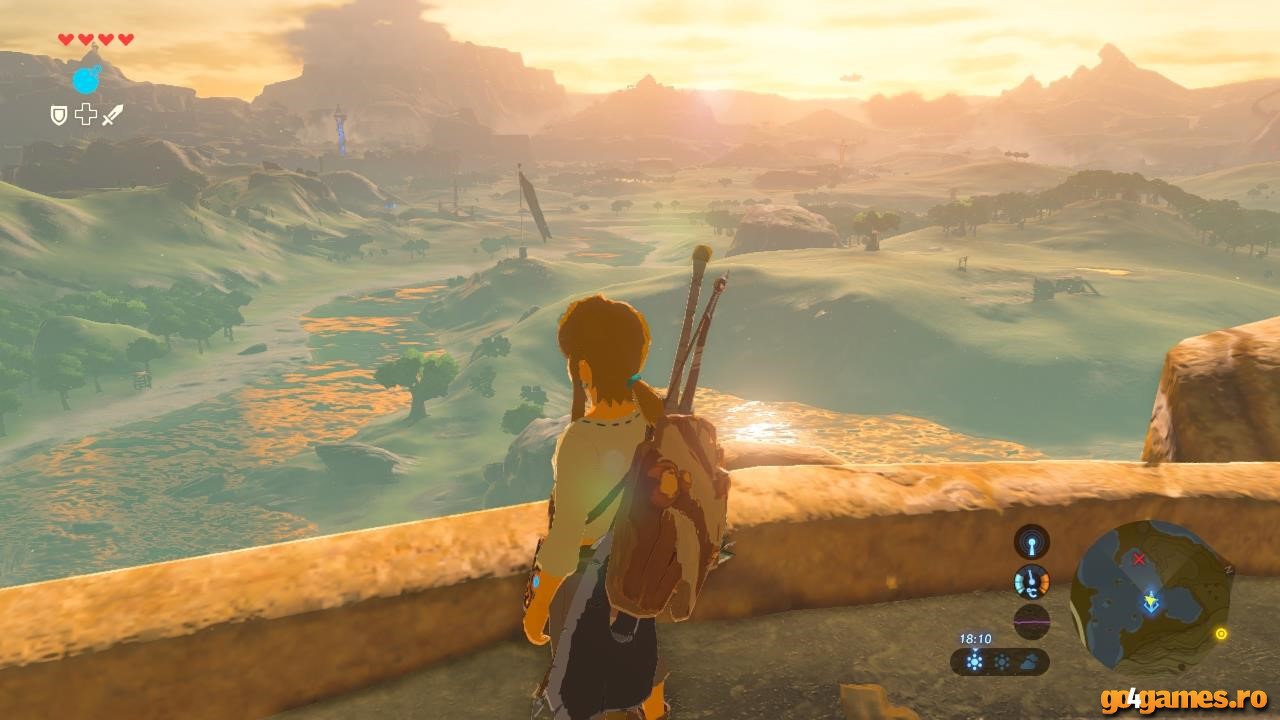Viewport: 1280px width, 720px height.
Task: Select the Remote Bomb rune icon
Action: tap(87, 80)
